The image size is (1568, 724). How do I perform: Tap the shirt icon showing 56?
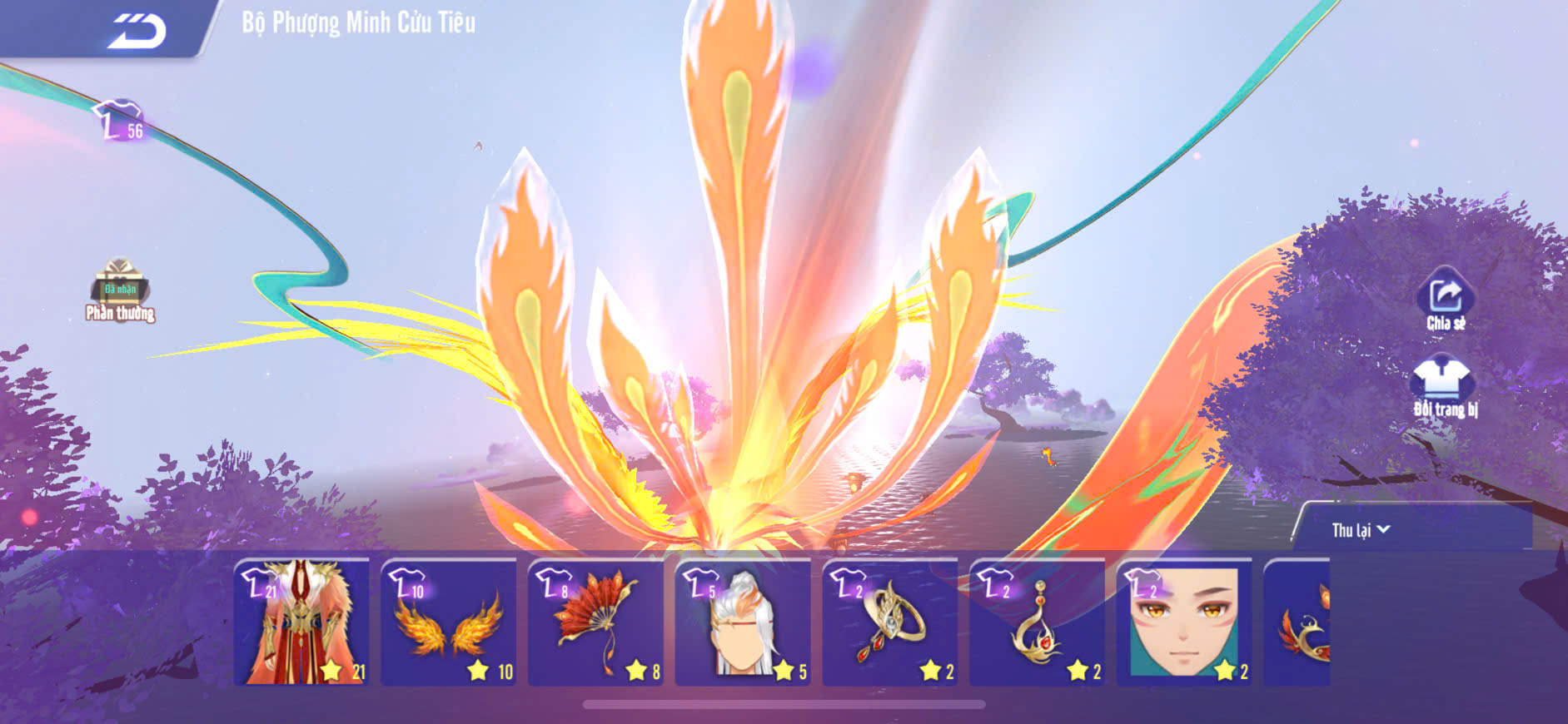pyautogui.click(x=121, y=122)
